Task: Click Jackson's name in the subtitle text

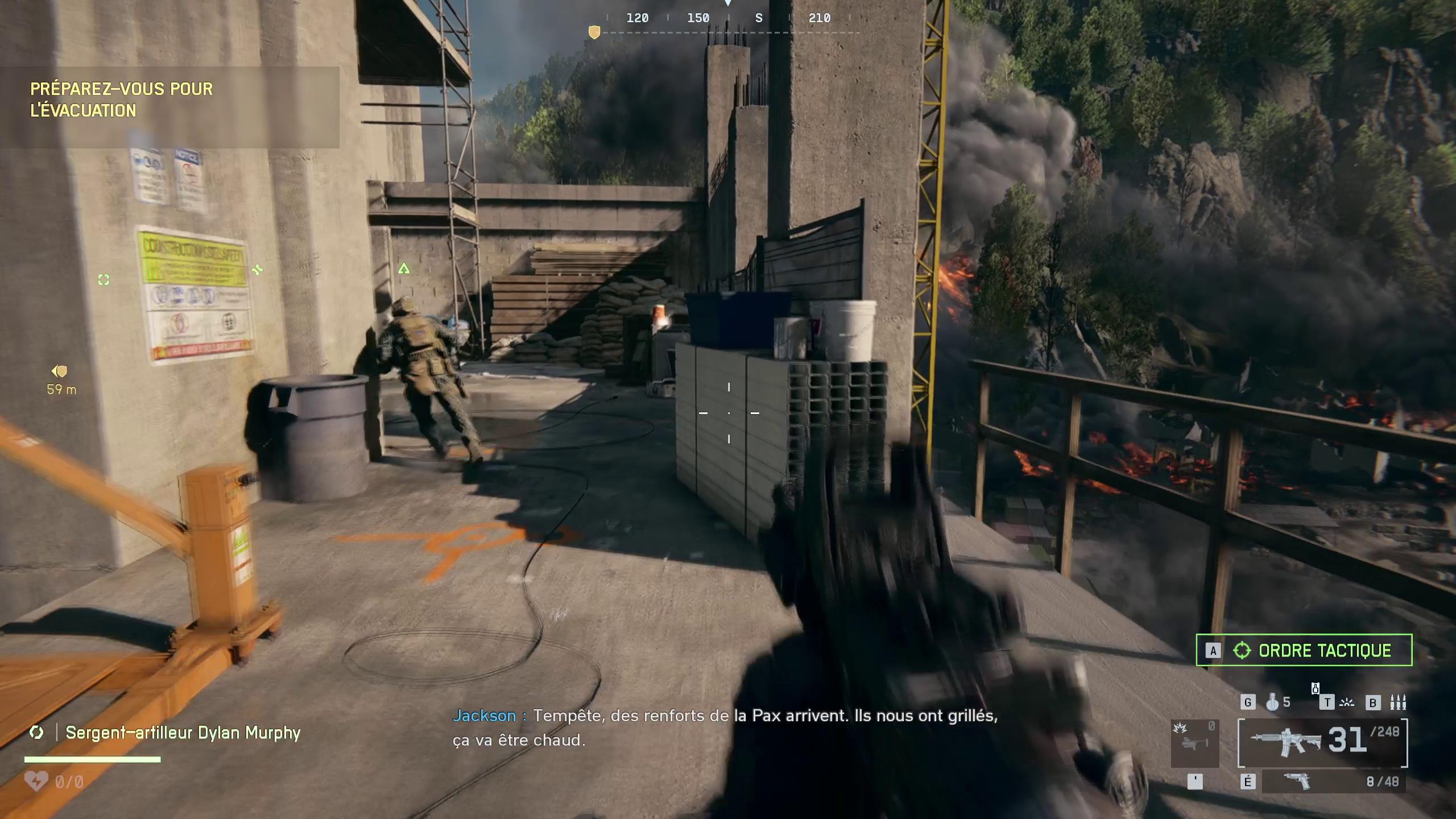Action: 485,715
